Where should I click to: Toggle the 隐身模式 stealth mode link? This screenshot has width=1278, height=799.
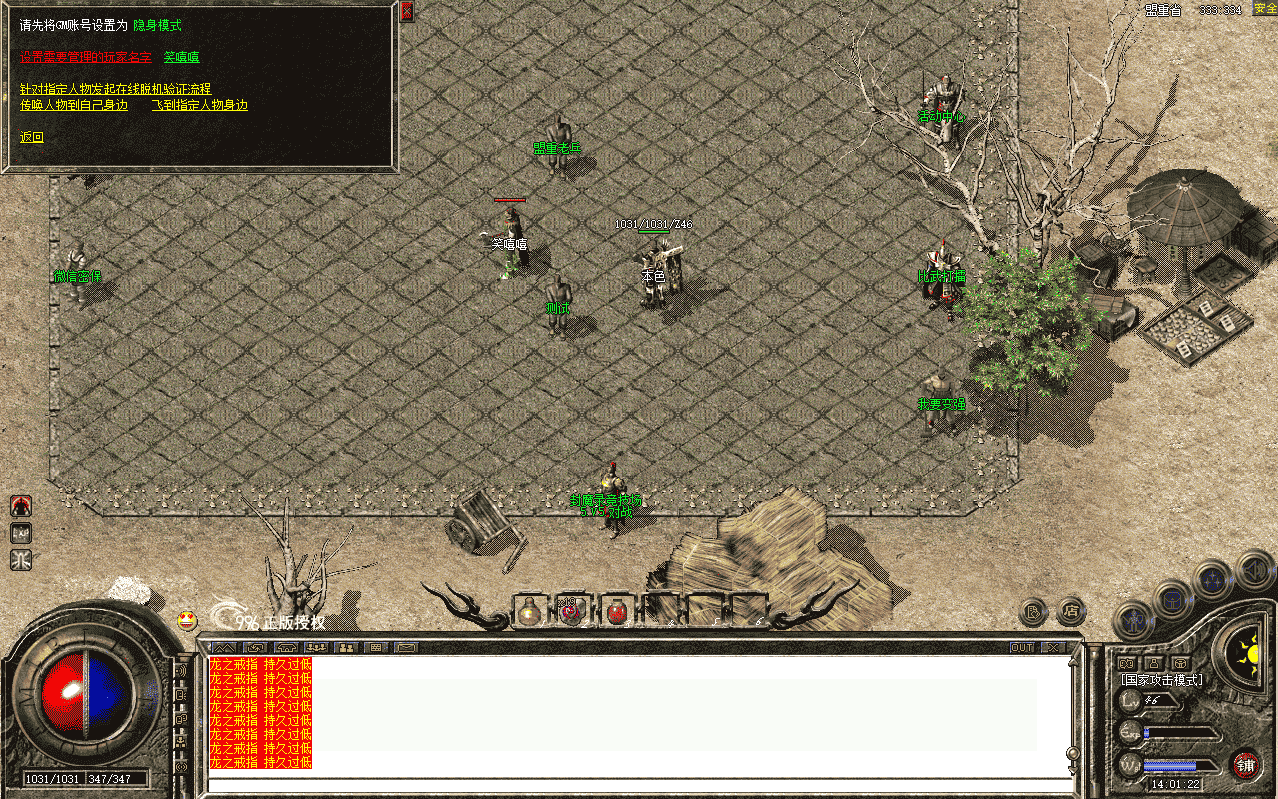[157, 25]
